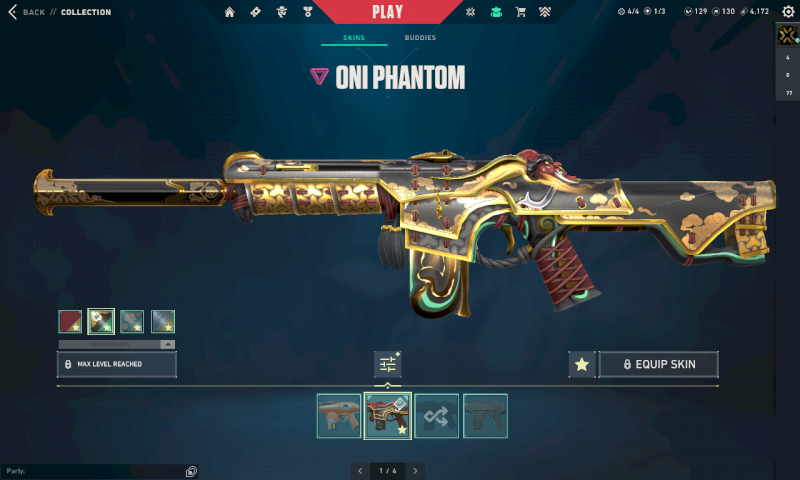800x480 pixels.
Task: Choose the red color variant swatch
Action: pos(70,321)
